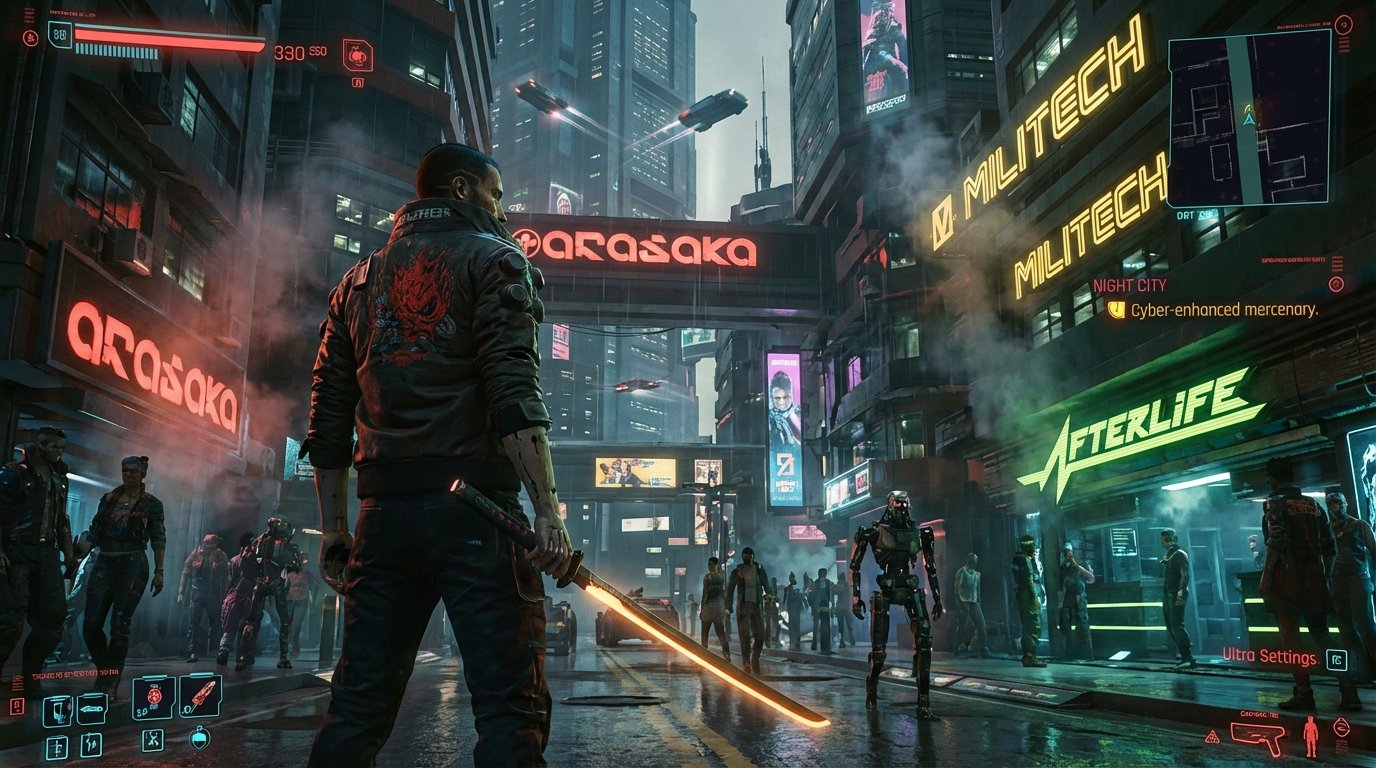
Task: Toggle the crouch stance figure indicator
Action: pyautogui.click(x=1311, y=735)
